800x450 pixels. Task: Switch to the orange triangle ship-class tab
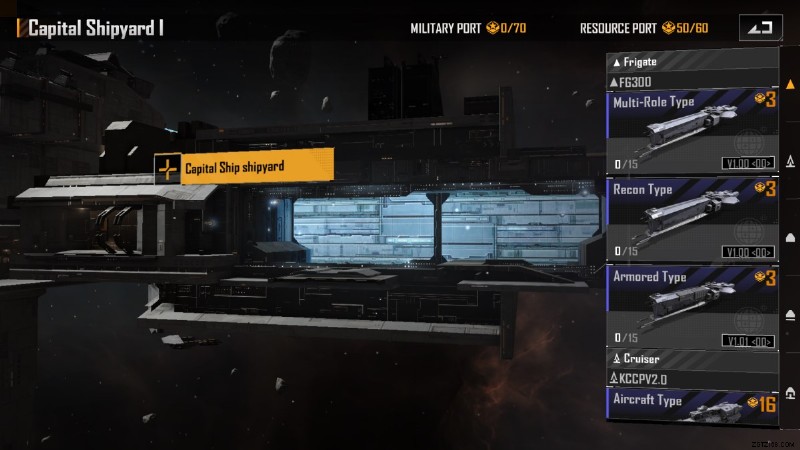click(x=790, y=85)
